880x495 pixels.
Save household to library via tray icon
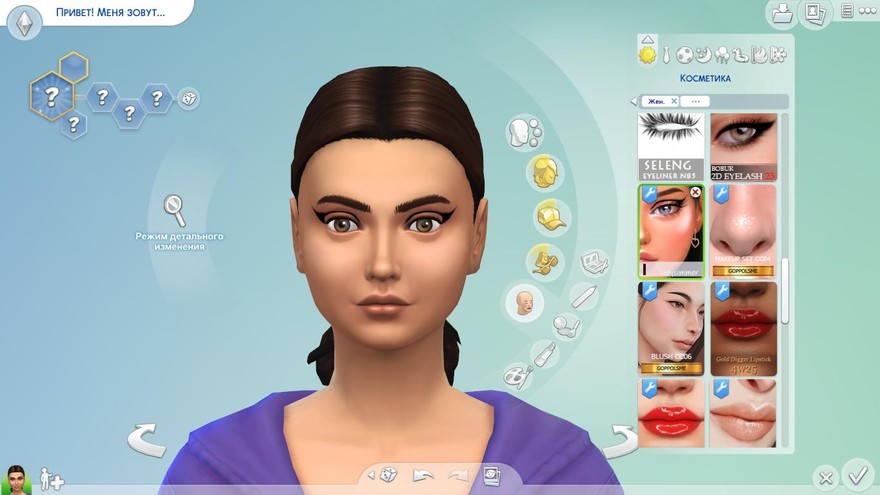(782, 14)
